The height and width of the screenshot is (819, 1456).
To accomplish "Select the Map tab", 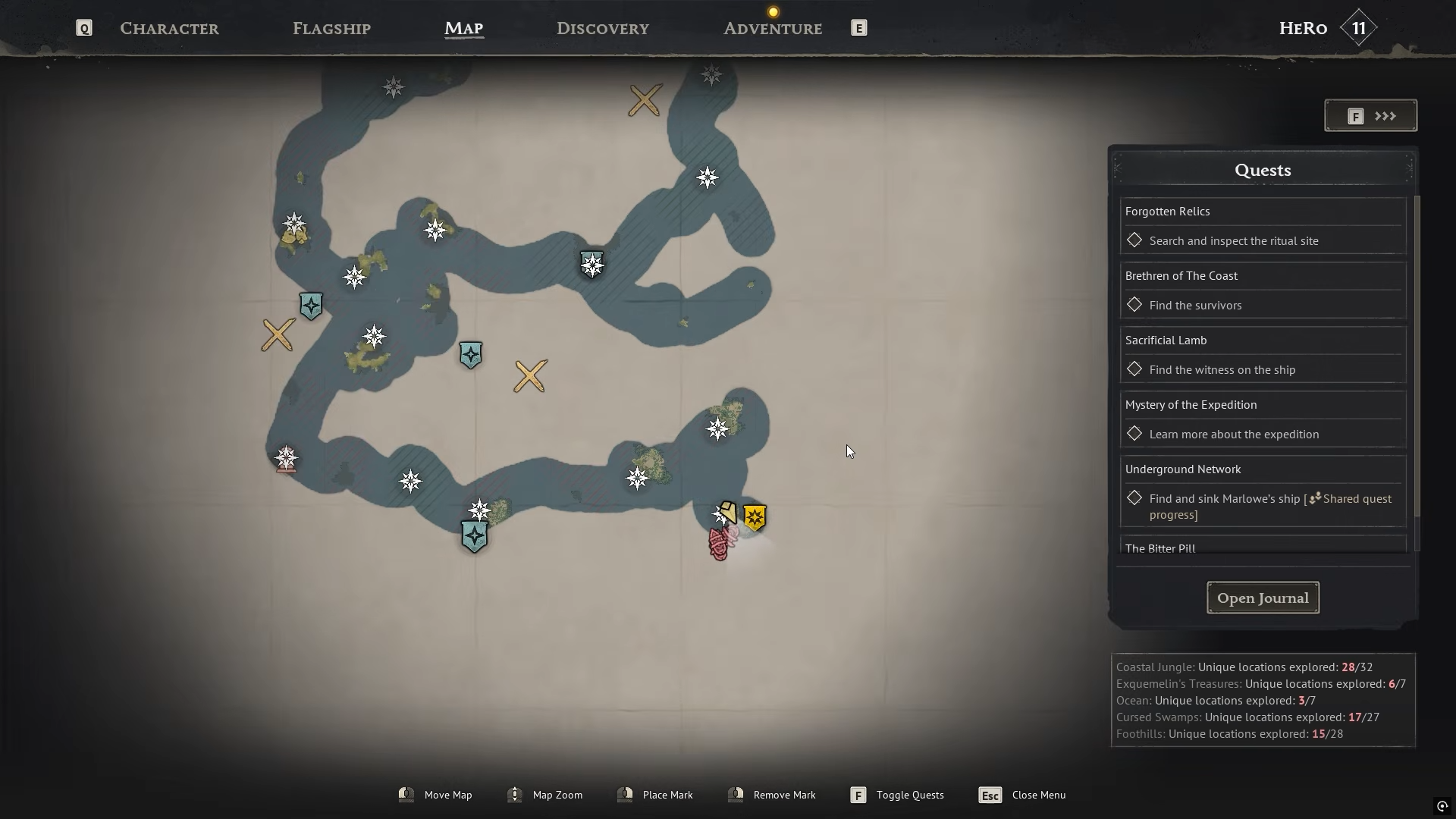I will tap(463, 29).
